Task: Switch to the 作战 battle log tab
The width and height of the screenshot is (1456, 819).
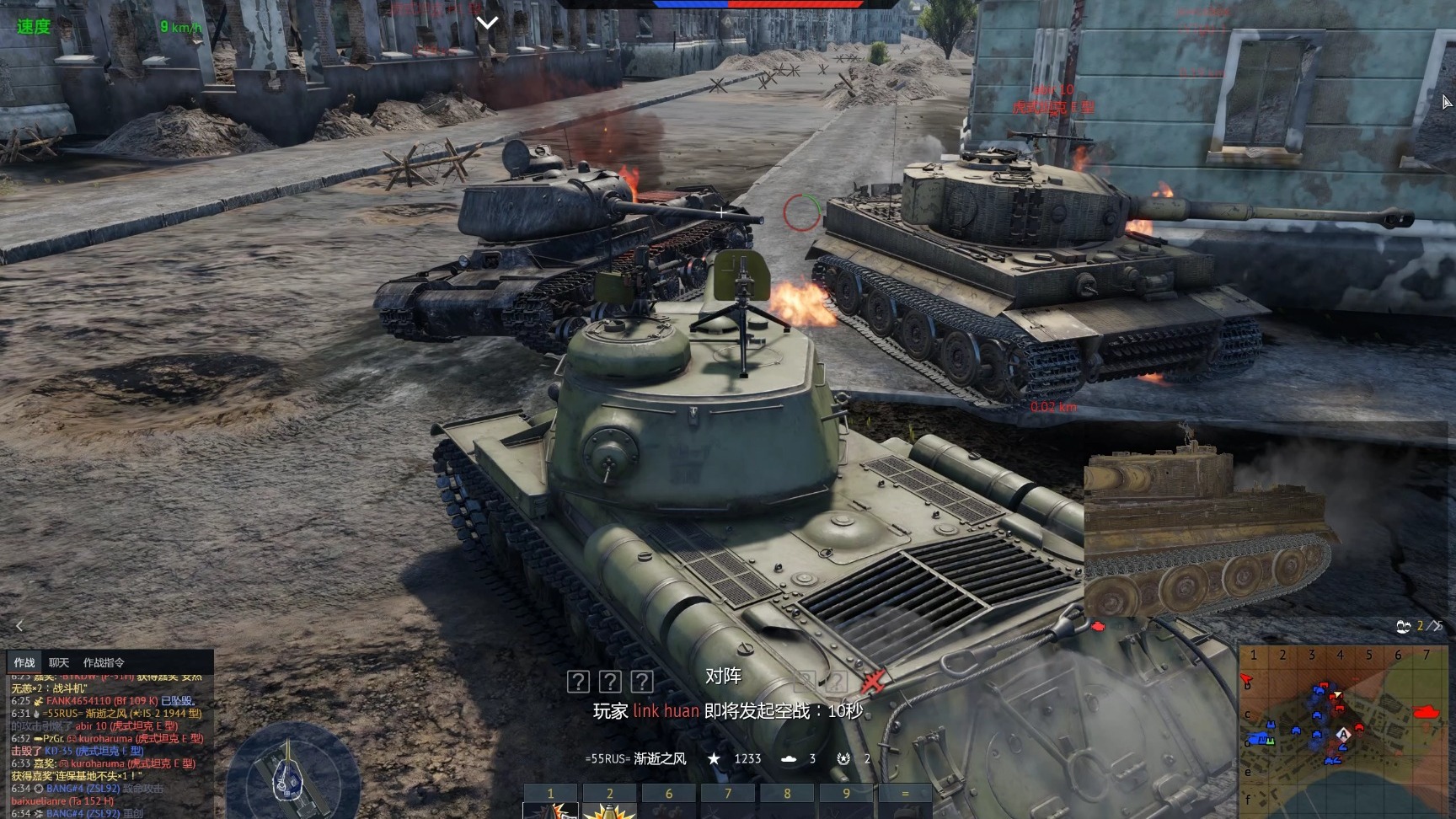Action: point(24,662)
